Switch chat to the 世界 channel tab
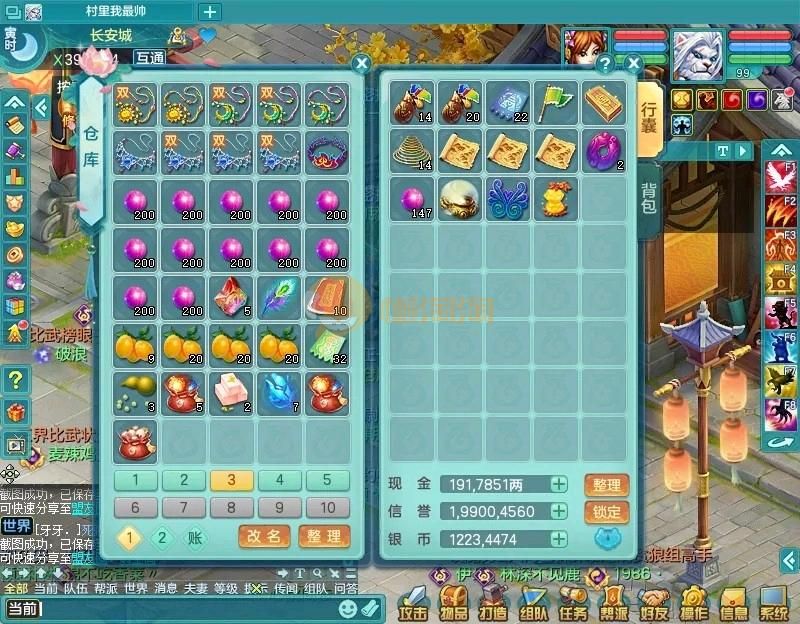Screen dimensions: 800x624 tap(136, 589)
